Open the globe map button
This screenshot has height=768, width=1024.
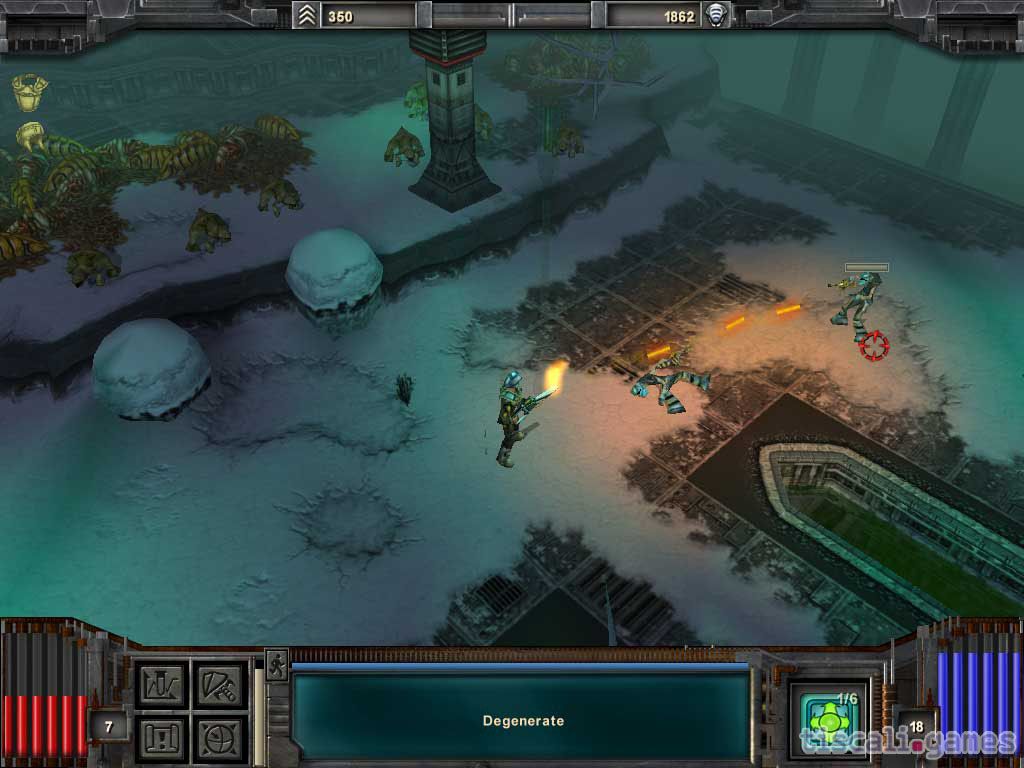coord(218,738)
